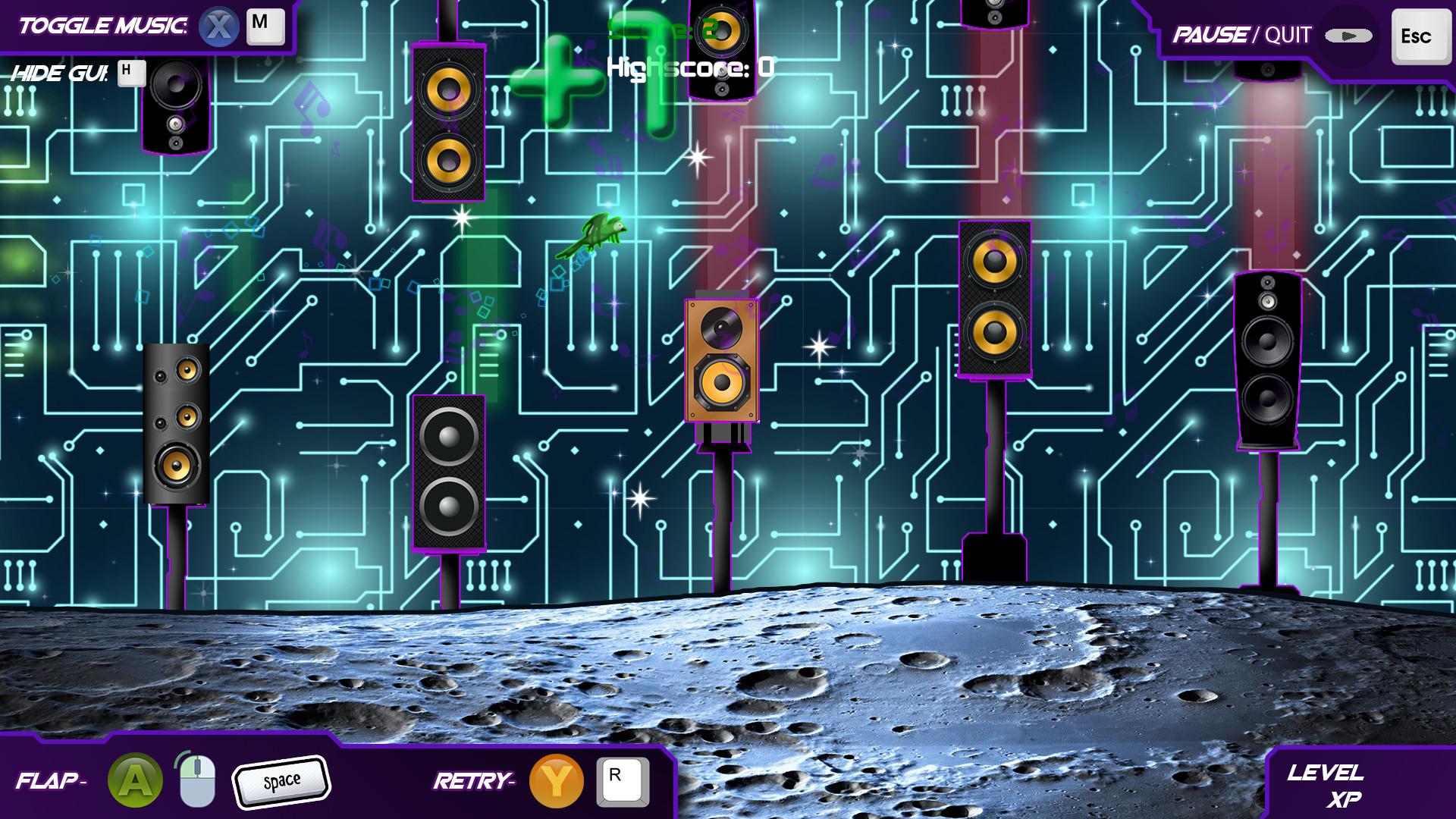Select the green Xbox A button icon
The width and height of the screenshot is (1456, 819).
pos(134,779)
